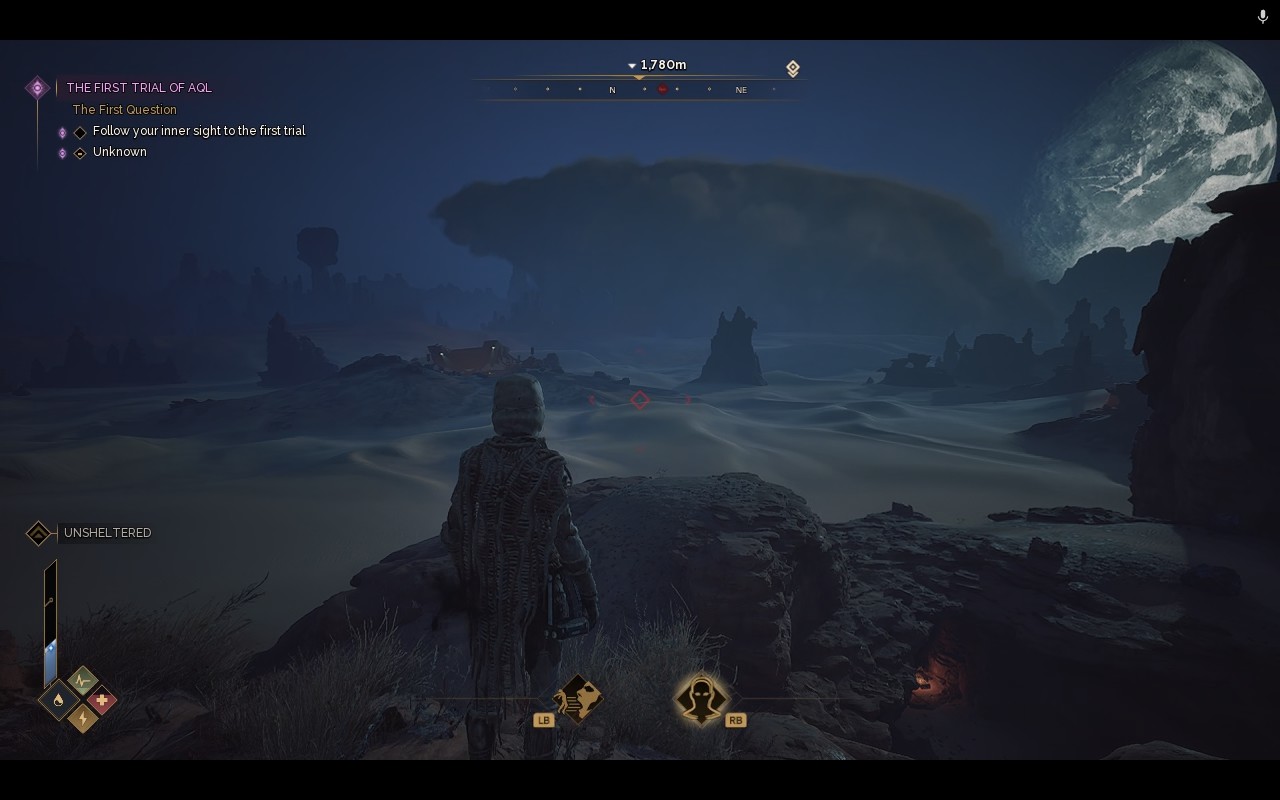Click the Unsheltered status icon

[x=38, y=533]
